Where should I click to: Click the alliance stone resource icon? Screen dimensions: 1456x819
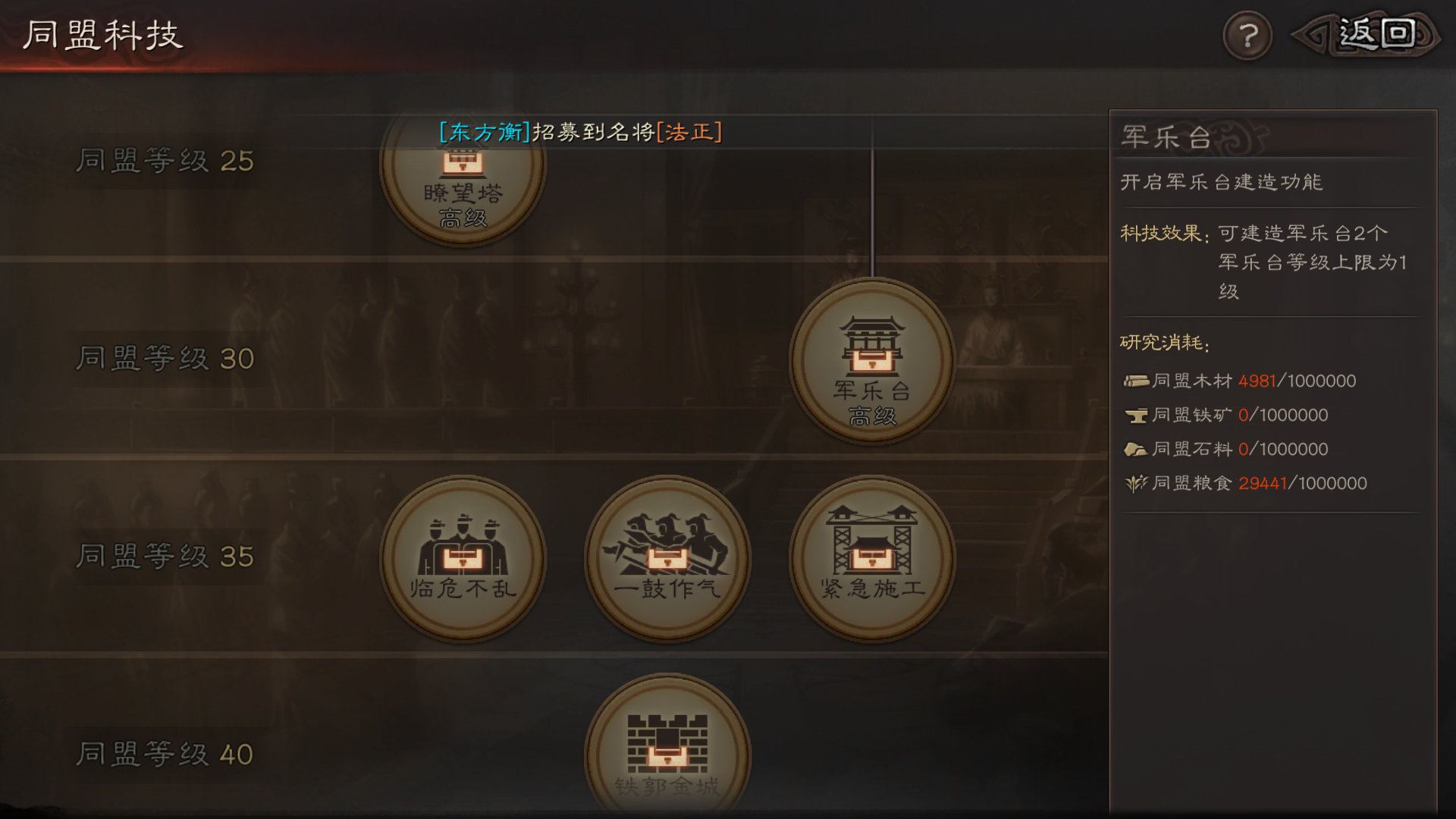(1134, 448)
